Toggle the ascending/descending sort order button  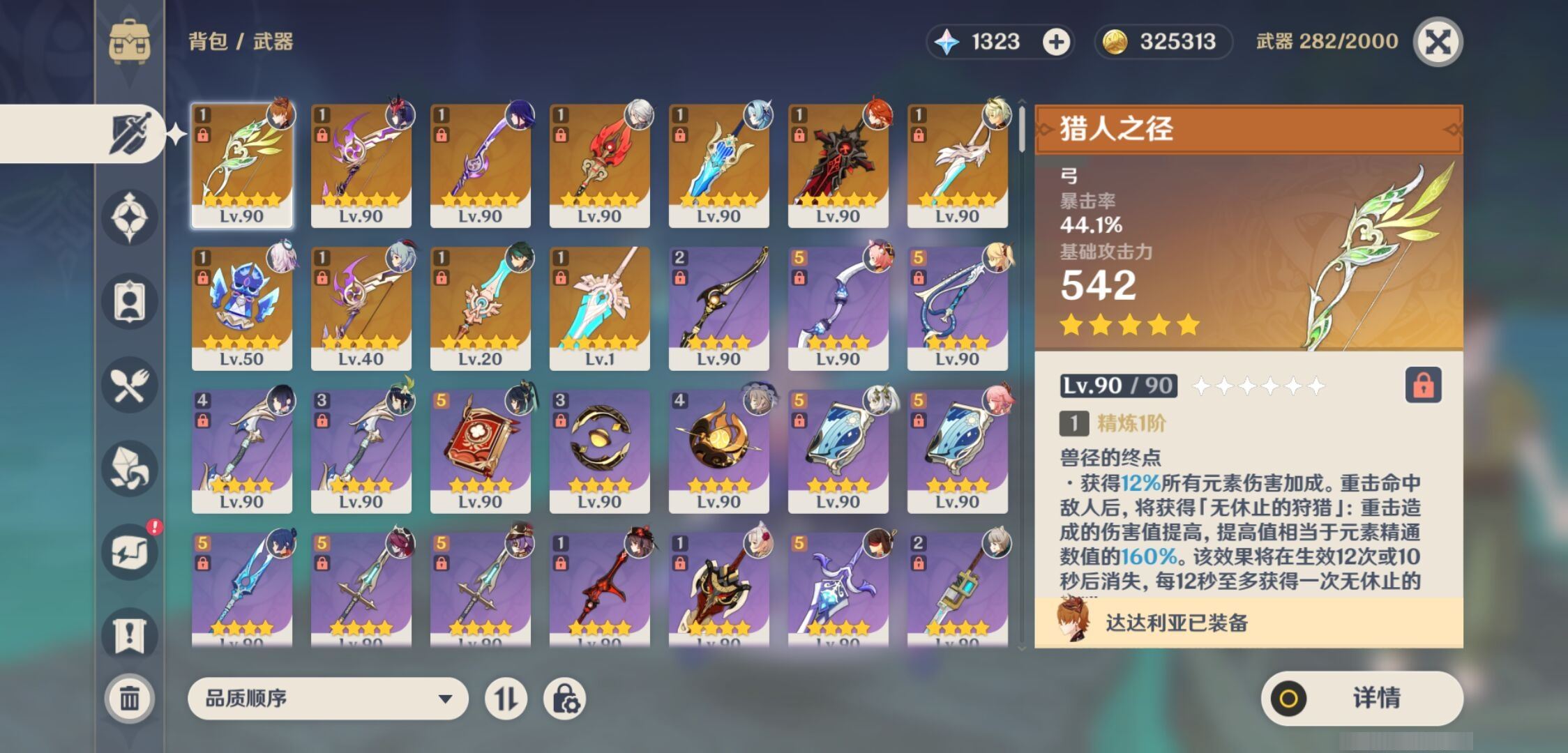(506, 698)
